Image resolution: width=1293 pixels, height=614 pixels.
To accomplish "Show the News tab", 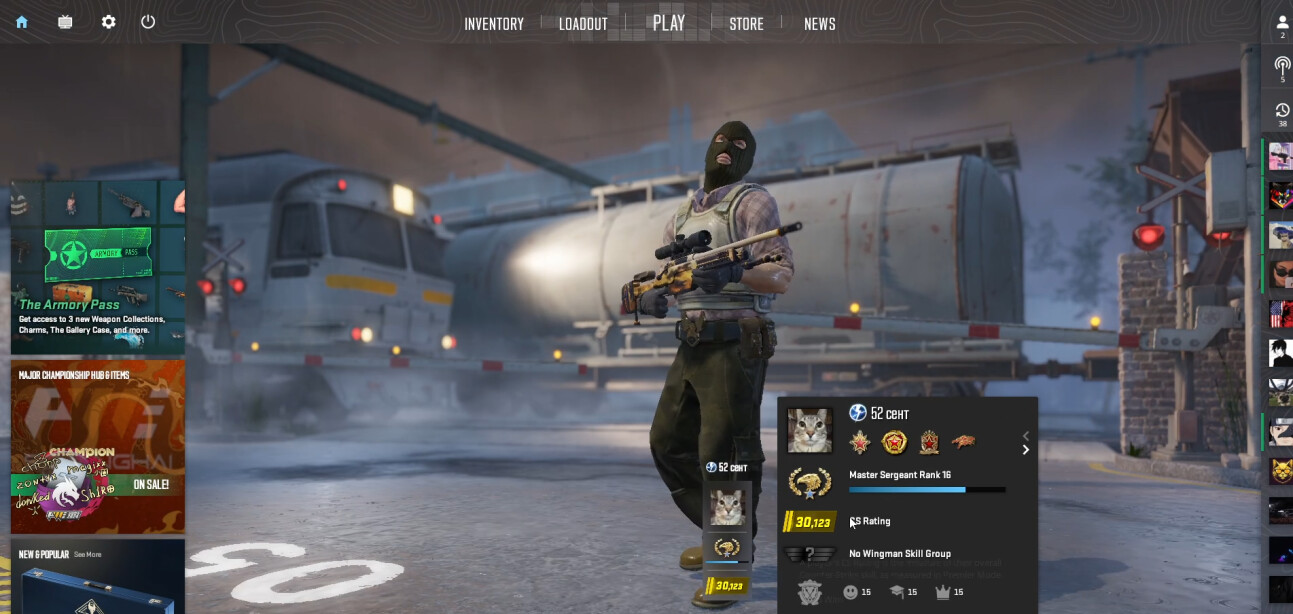I will (x=819, y=24).
